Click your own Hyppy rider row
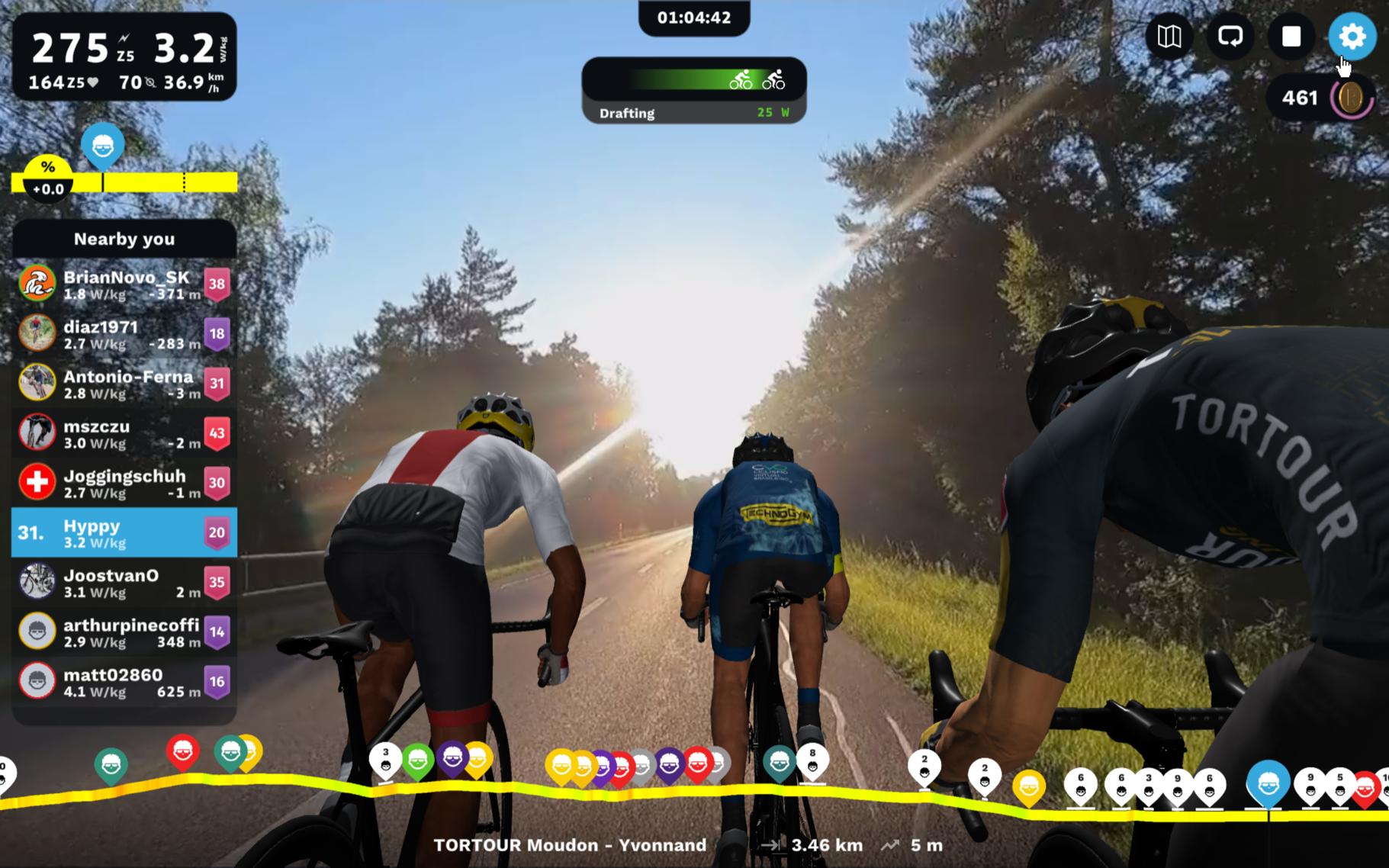The width and height of the screenshot is (1389, 868). point(124,532)
